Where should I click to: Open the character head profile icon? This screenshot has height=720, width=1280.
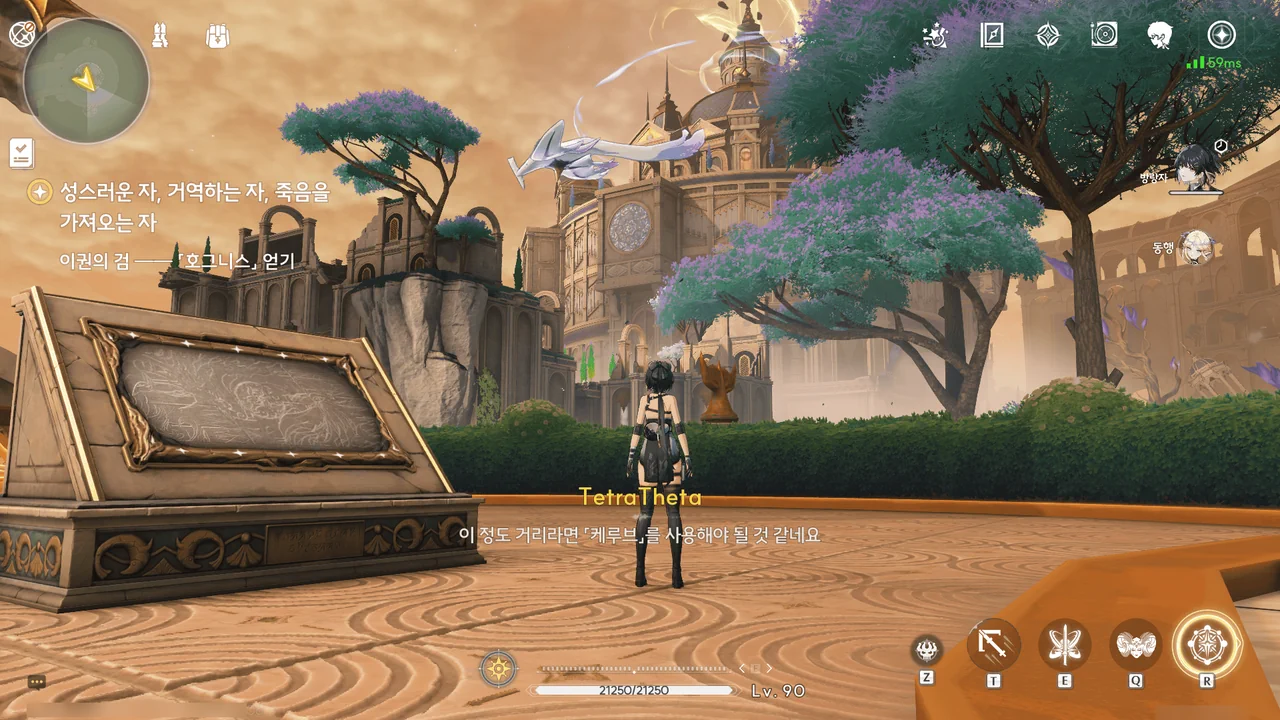[x=1160, y=36]
